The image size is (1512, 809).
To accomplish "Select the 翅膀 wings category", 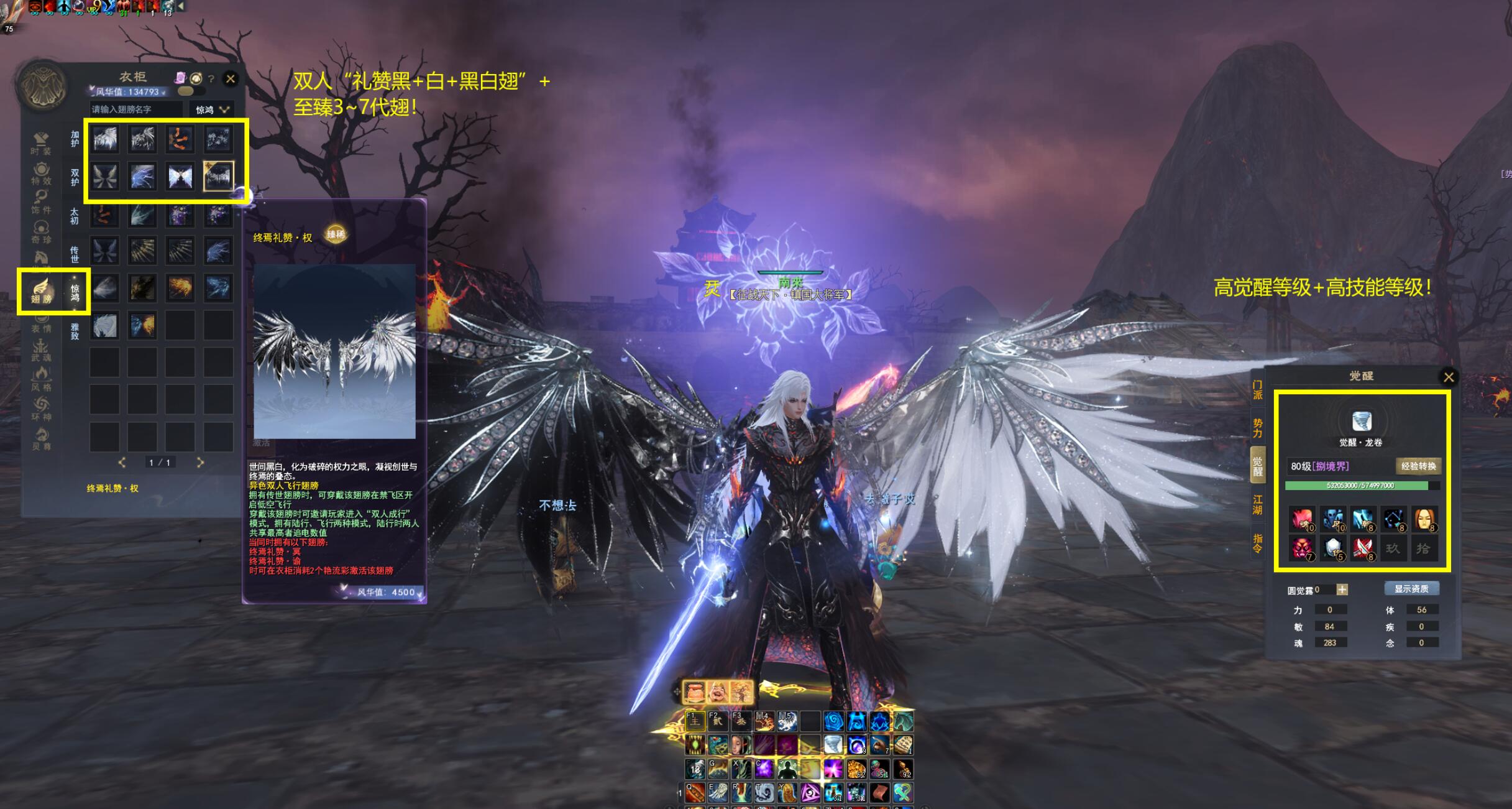I will (41, 291).
